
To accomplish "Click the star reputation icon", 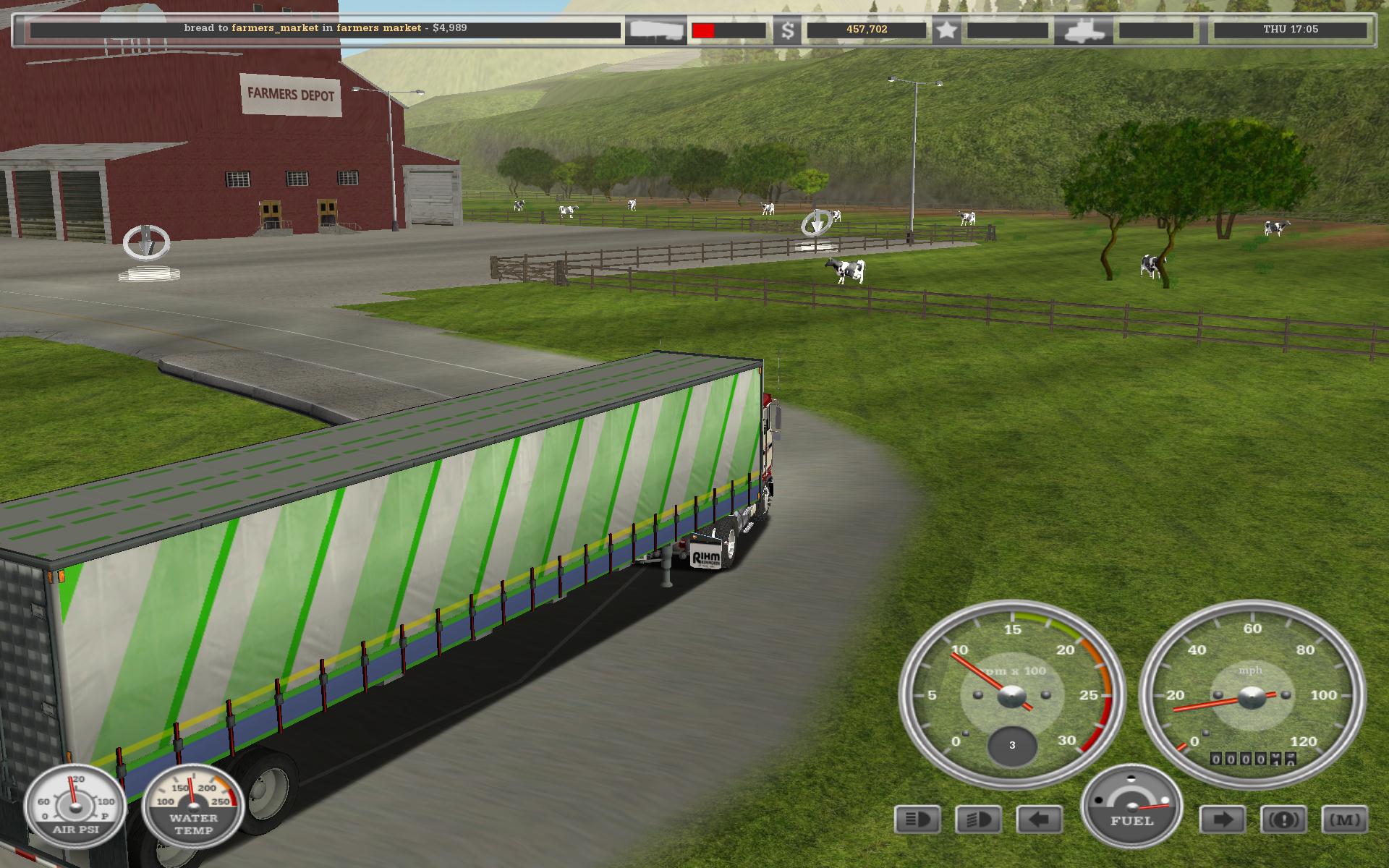I will coord(946,30).
